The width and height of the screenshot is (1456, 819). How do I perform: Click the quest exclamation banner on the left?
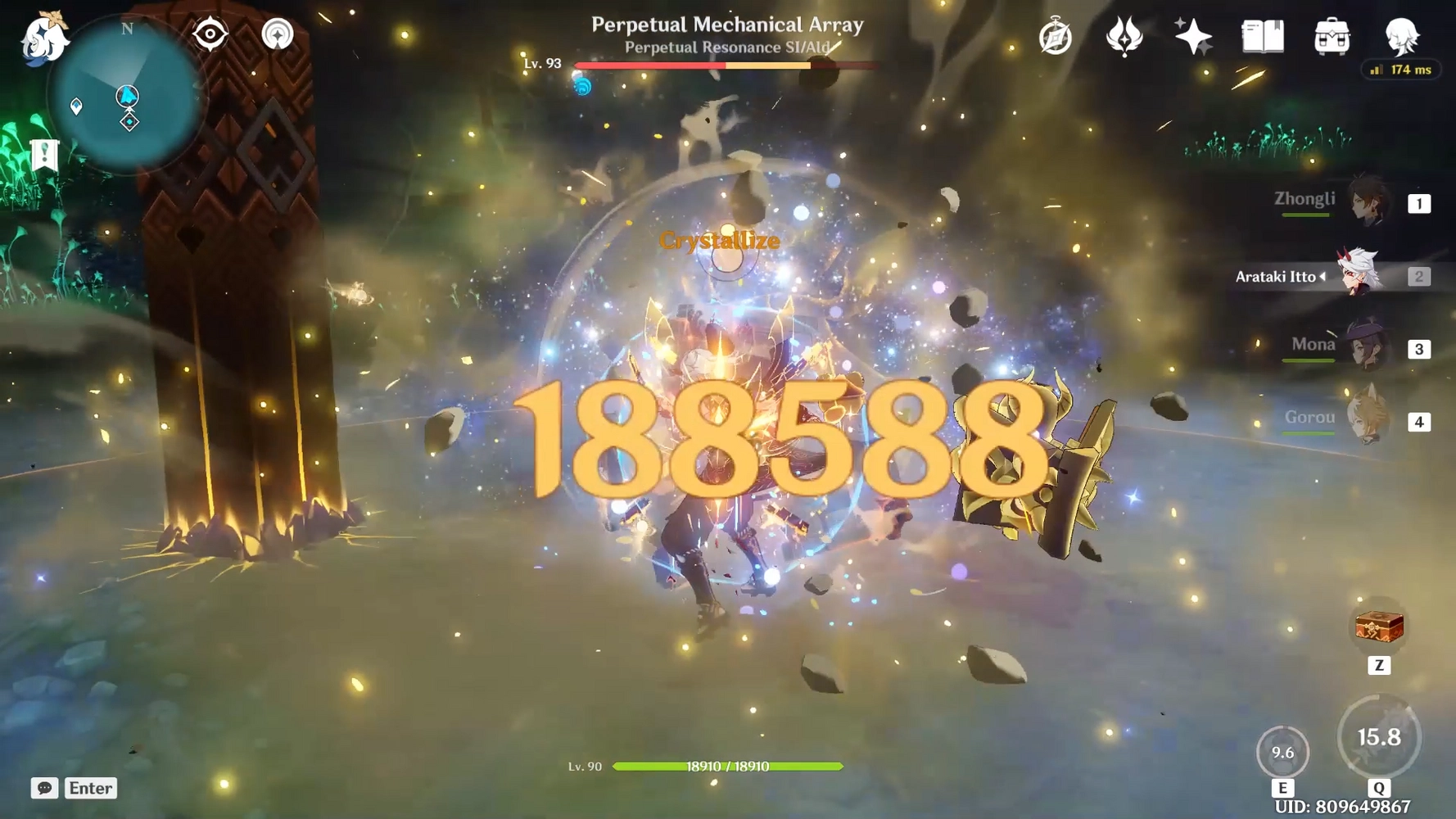[44, 154]
